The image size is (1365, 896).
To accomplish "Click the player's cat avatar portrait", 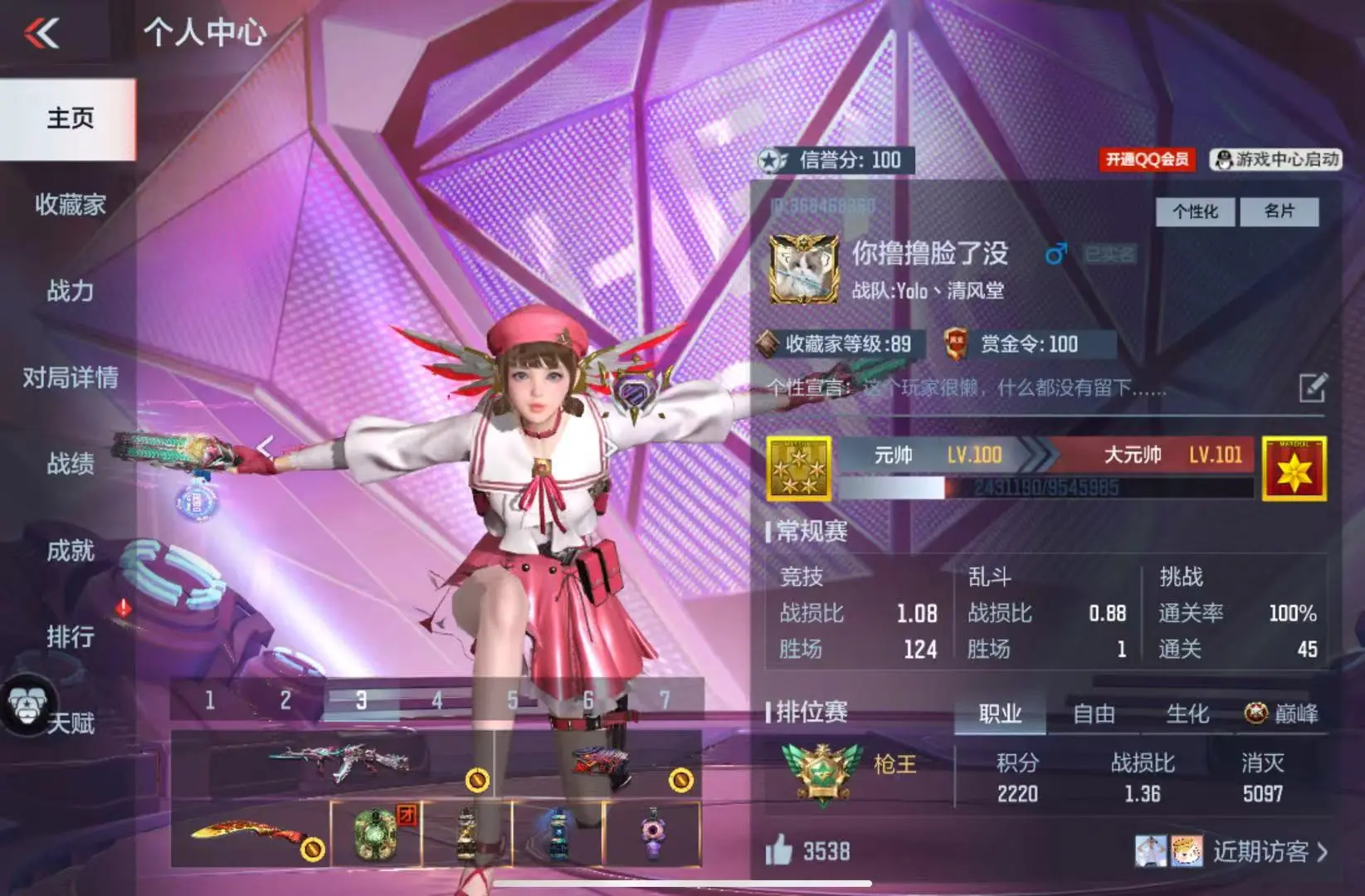I will [x=803, y=269].
